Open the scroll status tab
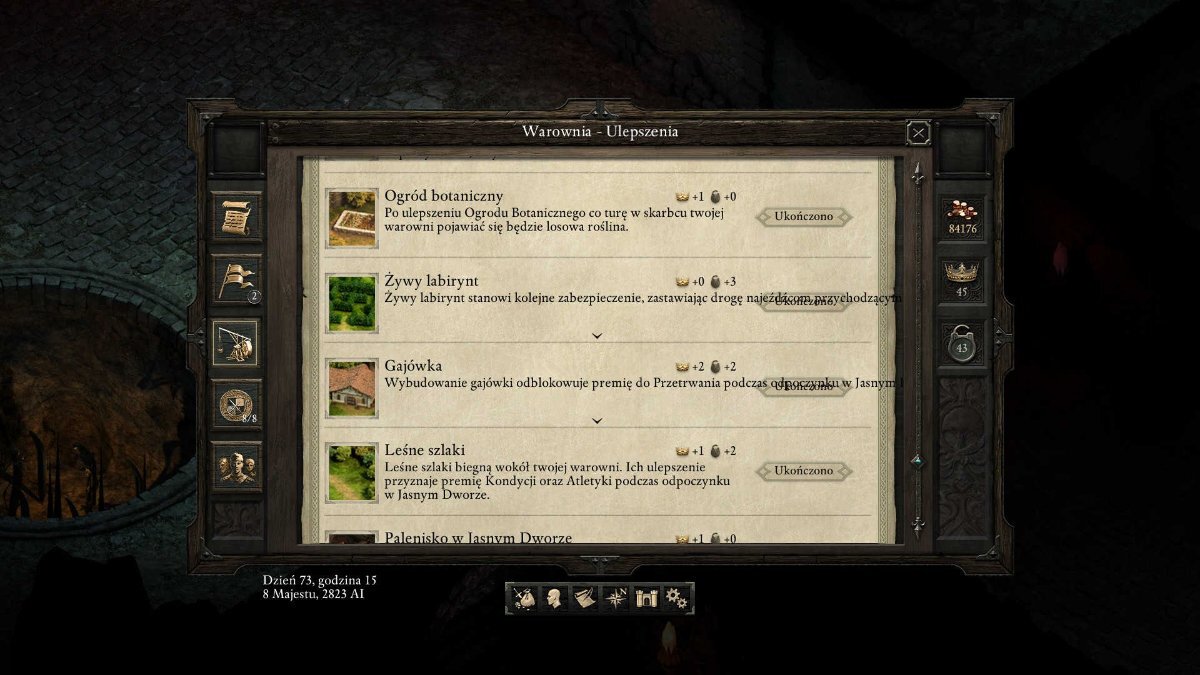 coord(237,215)
